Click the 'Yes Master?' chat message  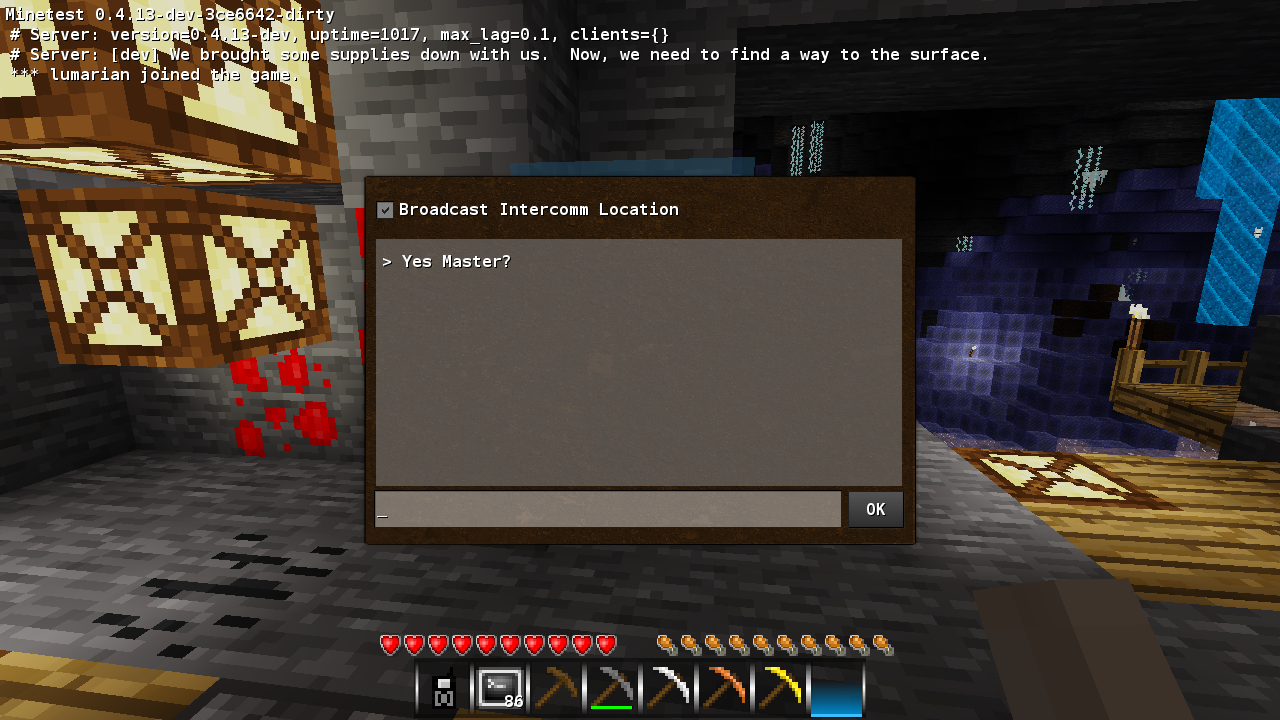coord(453,261)
